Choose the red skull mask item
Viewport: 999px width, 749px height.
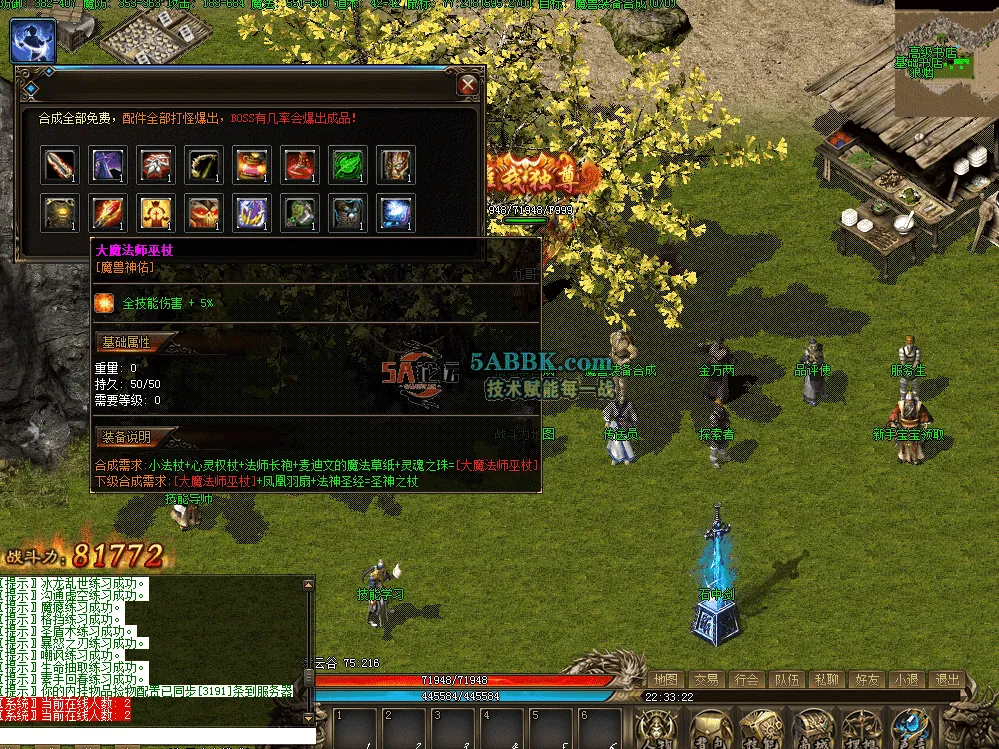(204, 213)
